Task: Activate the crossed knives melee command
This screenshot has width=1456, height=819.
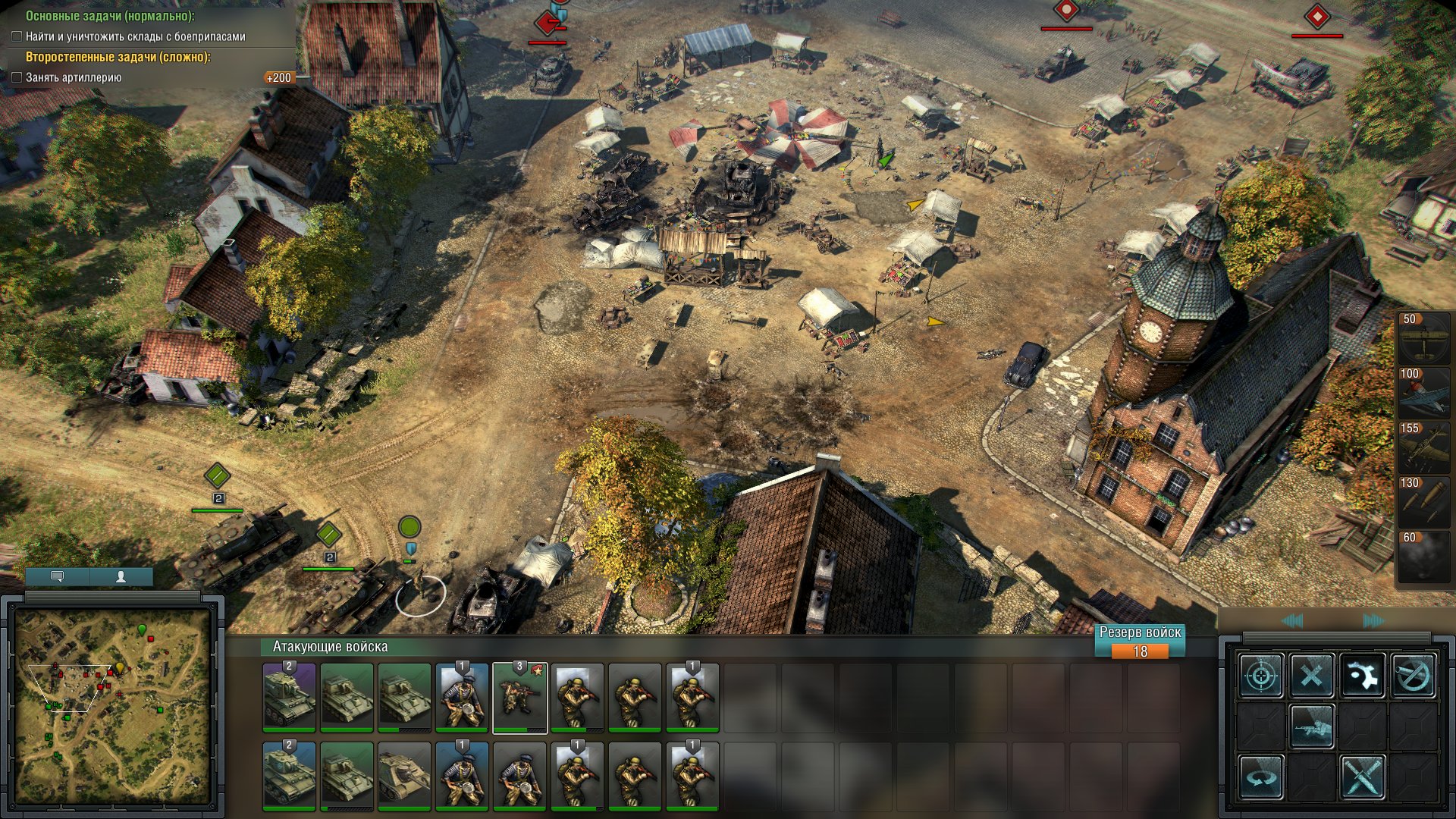Action: (x=1362, y=777)
